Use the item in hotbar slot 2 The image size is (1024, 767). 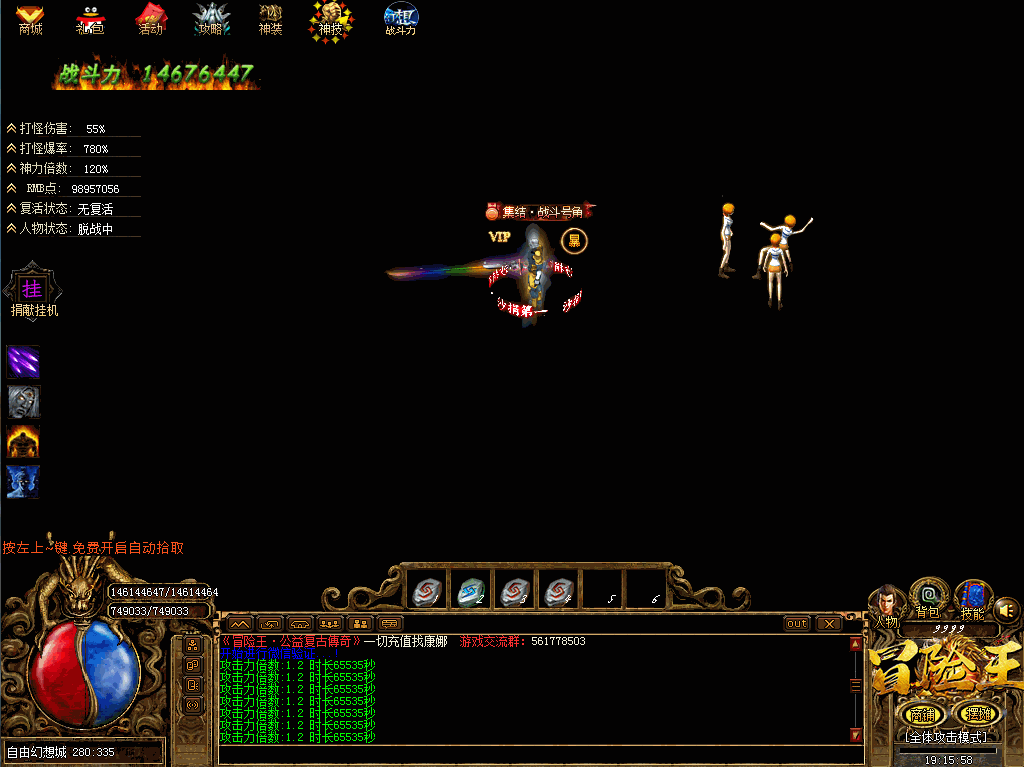tap(470, 592)
